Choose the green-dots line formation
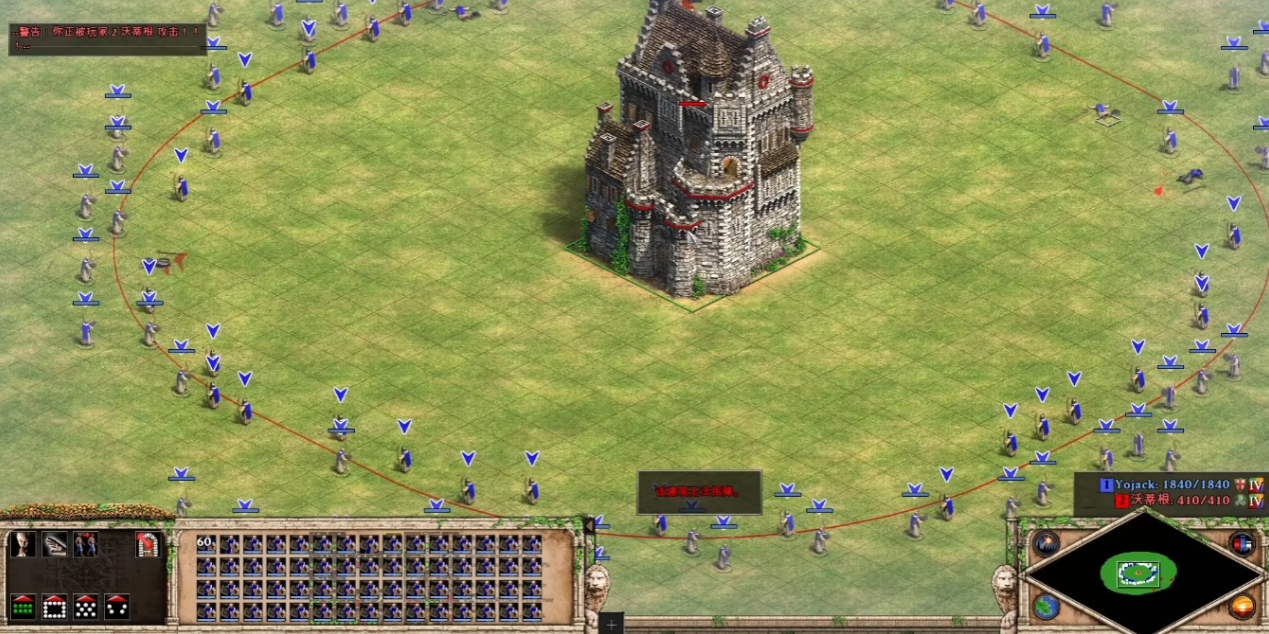Screen dimensions: 1269x634 click(x=22, y=606)
